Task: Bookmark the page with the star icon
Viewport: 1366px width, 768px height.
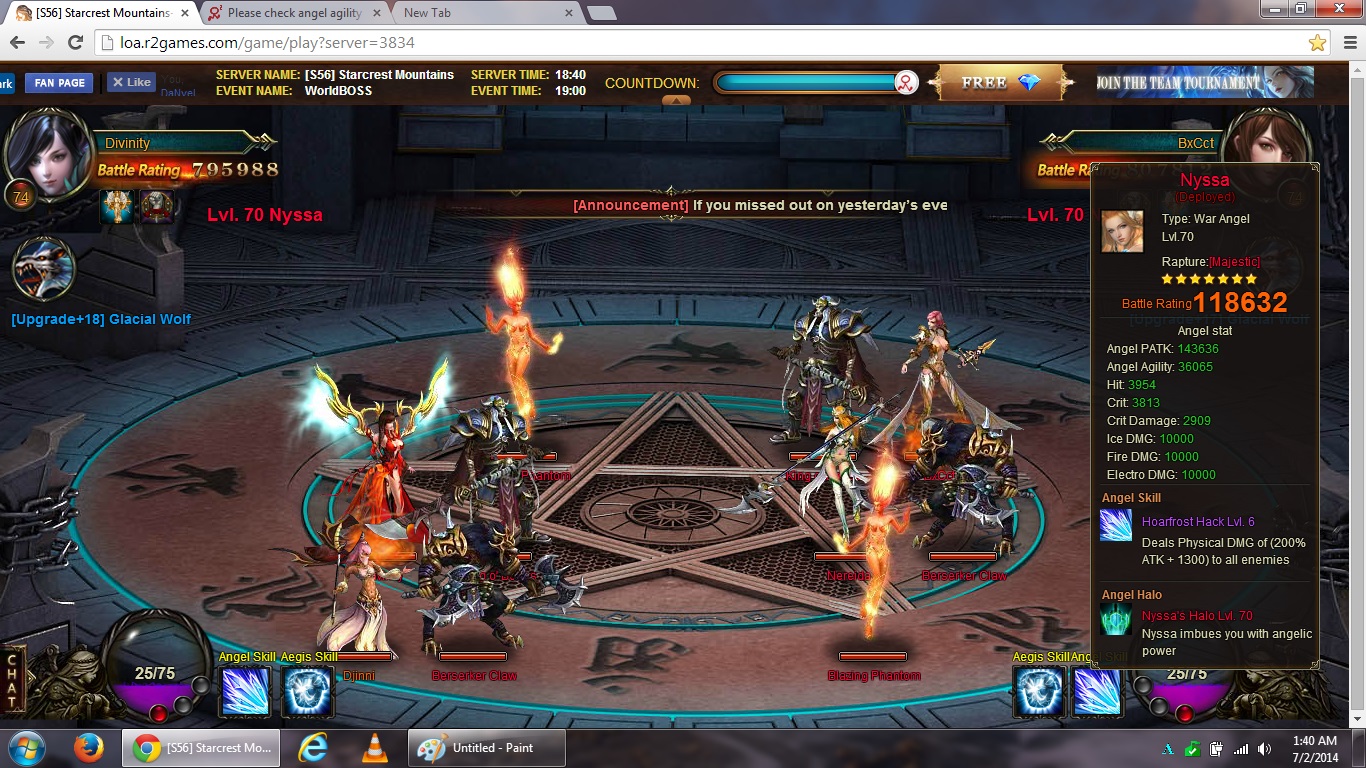Action: point(1317,43)
